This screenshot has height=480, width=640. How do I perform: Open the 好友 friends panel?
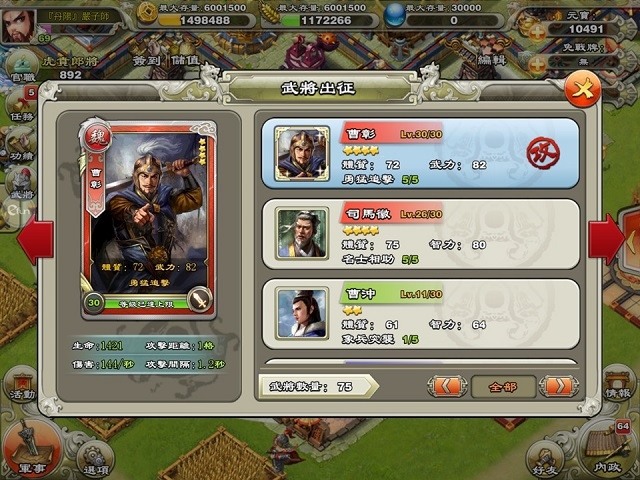[544, 456]
